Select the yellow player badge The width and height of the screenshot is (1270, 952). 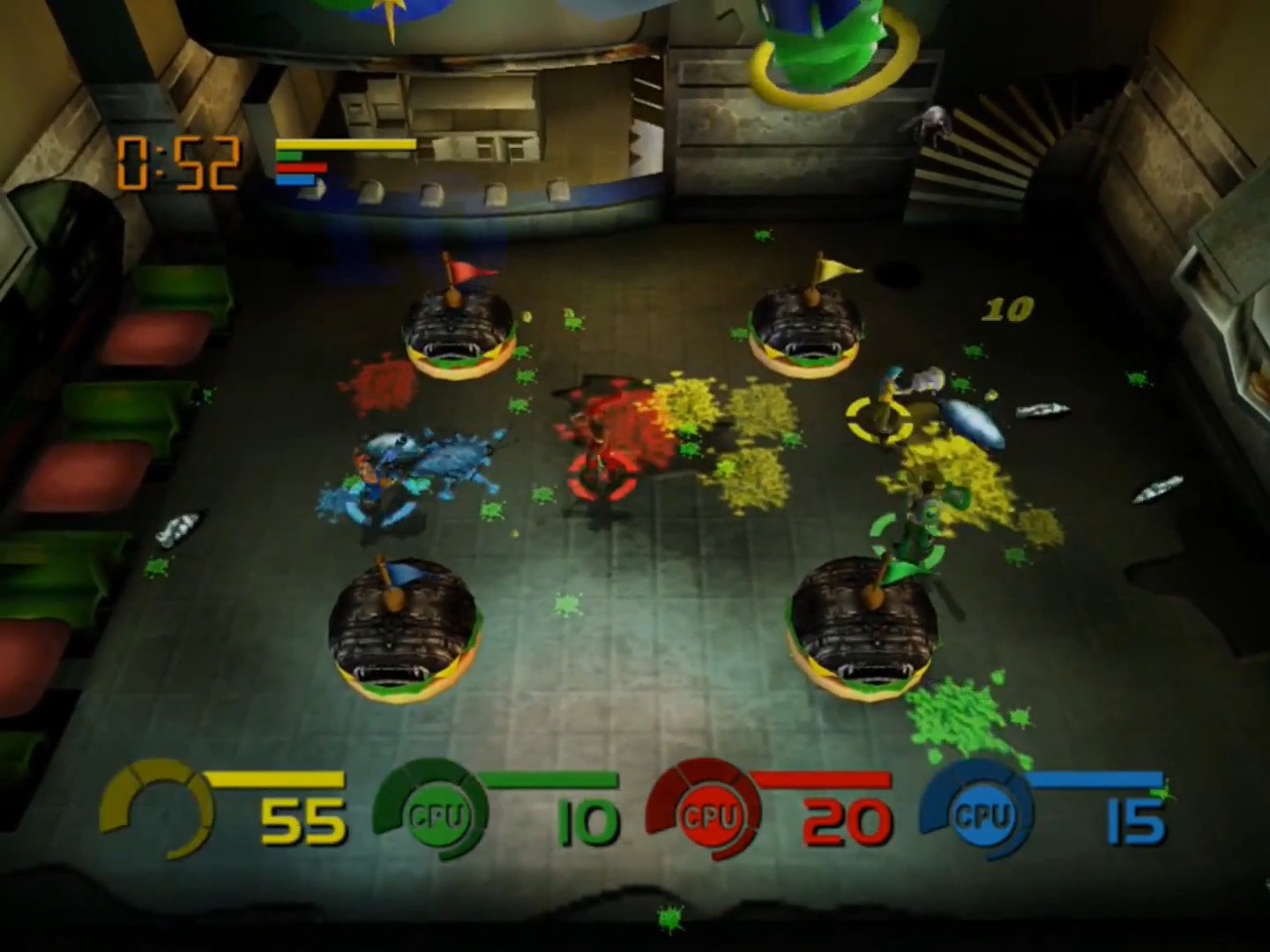tap(159, 811)
